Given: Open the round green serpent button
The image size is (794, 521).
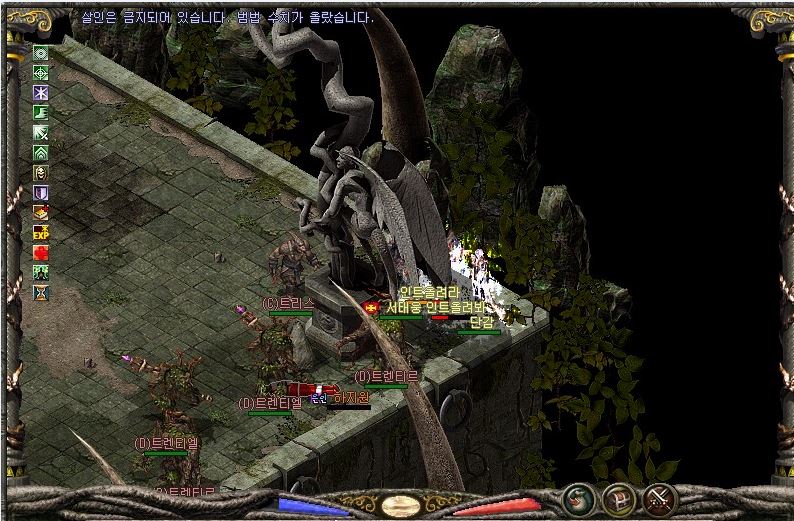Looking at the screenshot, I should tap(580, 497).
